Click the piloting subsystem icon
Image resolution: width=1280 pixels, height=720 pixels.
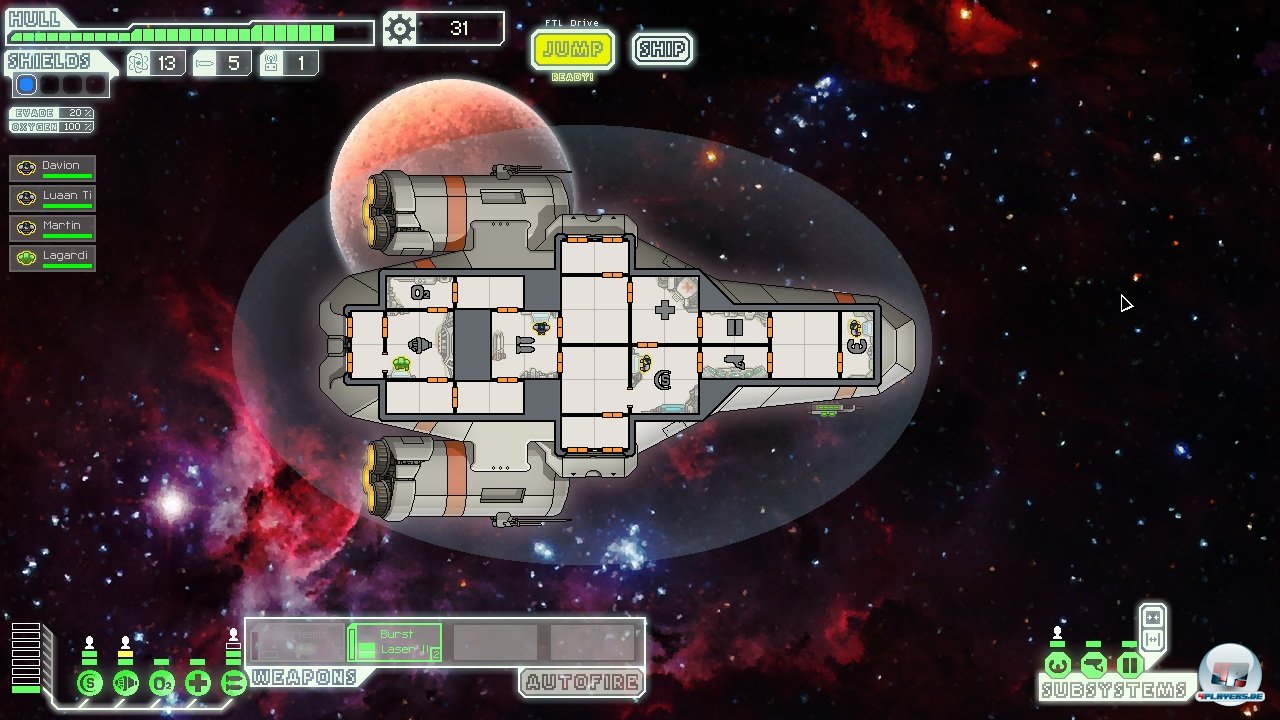[x=1057, y=665]
